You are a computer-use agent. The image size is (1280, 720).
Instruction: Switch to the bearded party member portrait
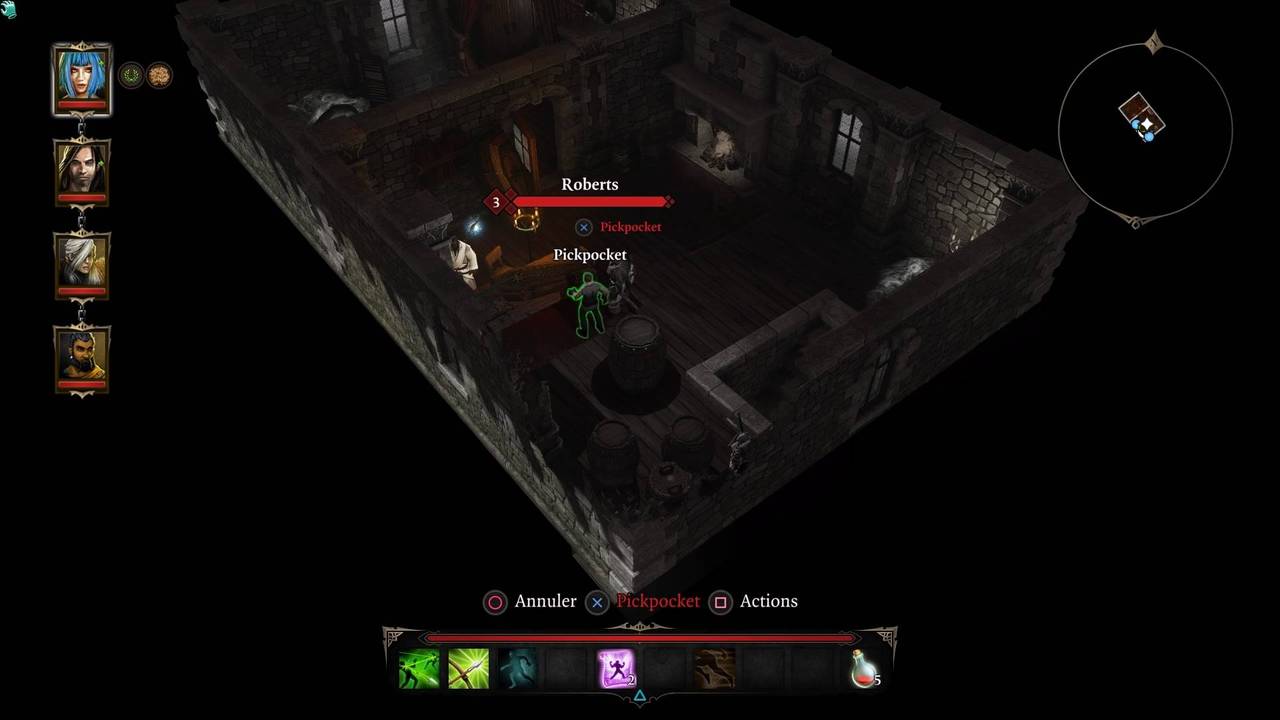(81, 355)
